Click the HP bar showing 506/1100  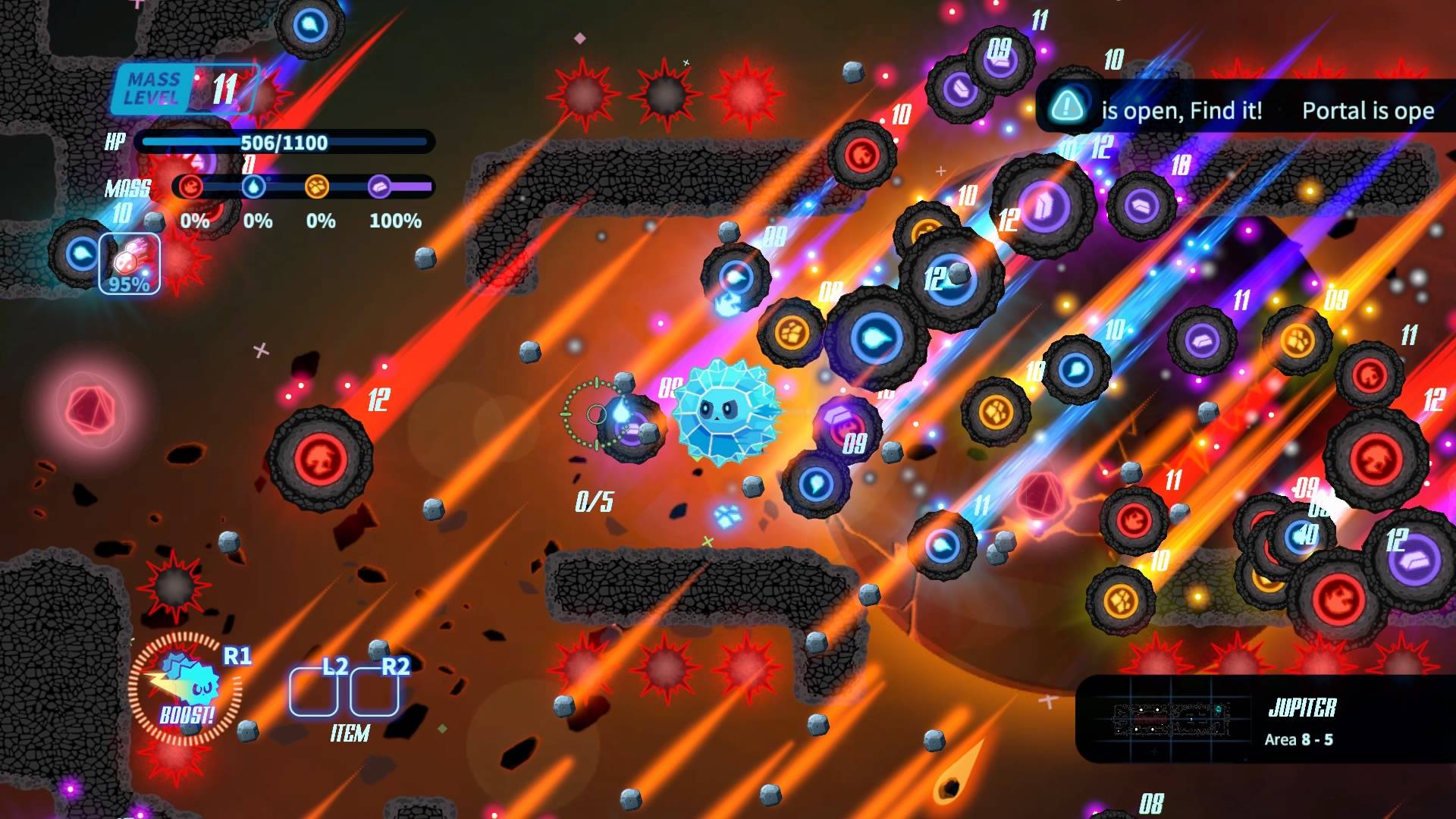pos(282,141)
